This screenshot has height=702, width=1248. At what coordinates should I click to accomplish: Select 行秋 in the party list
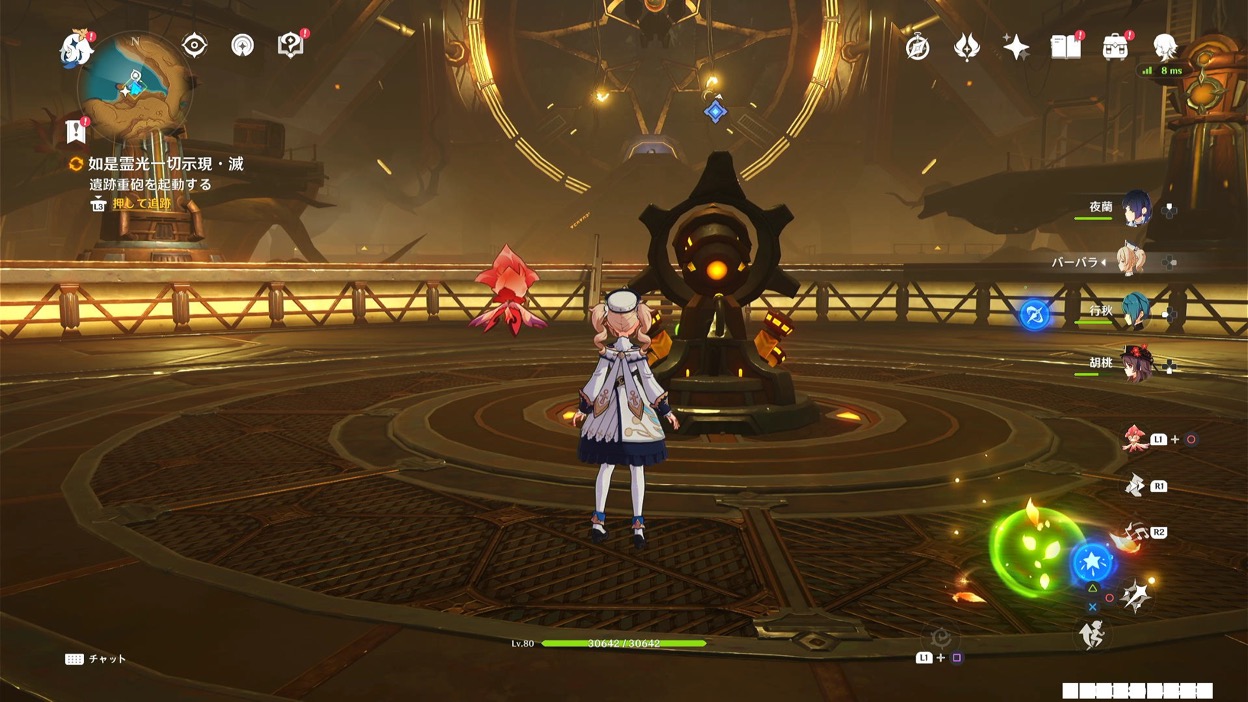pos(1135,312)
